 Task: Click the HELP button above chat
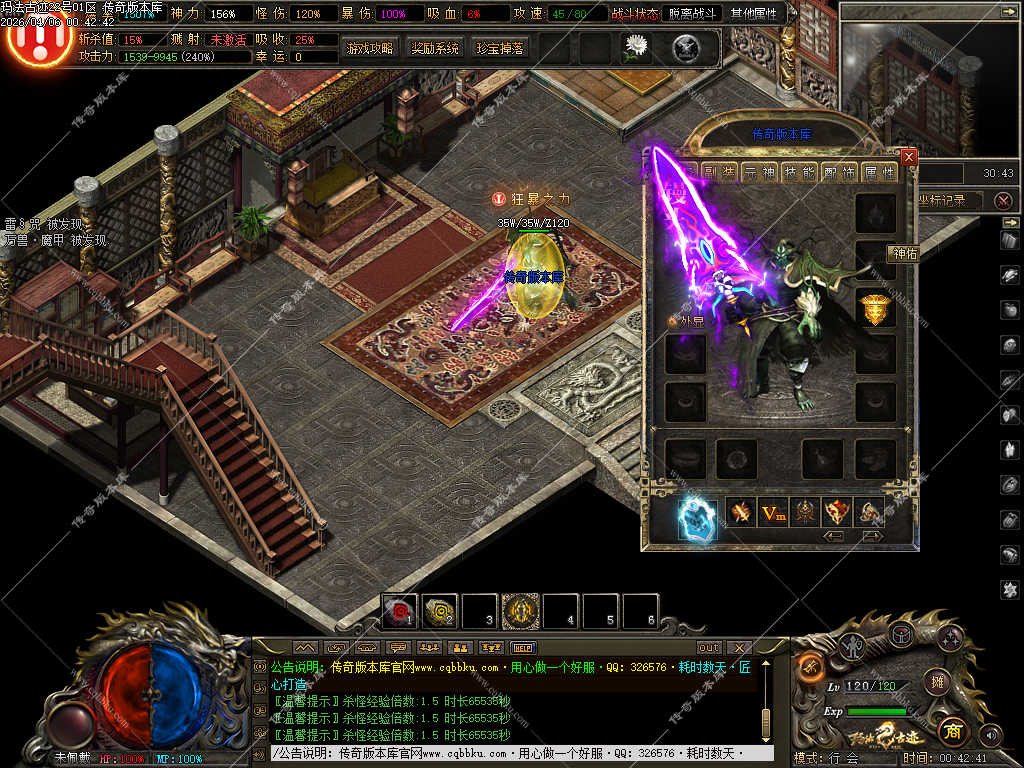pyautogui.click(x=522, y=647)
